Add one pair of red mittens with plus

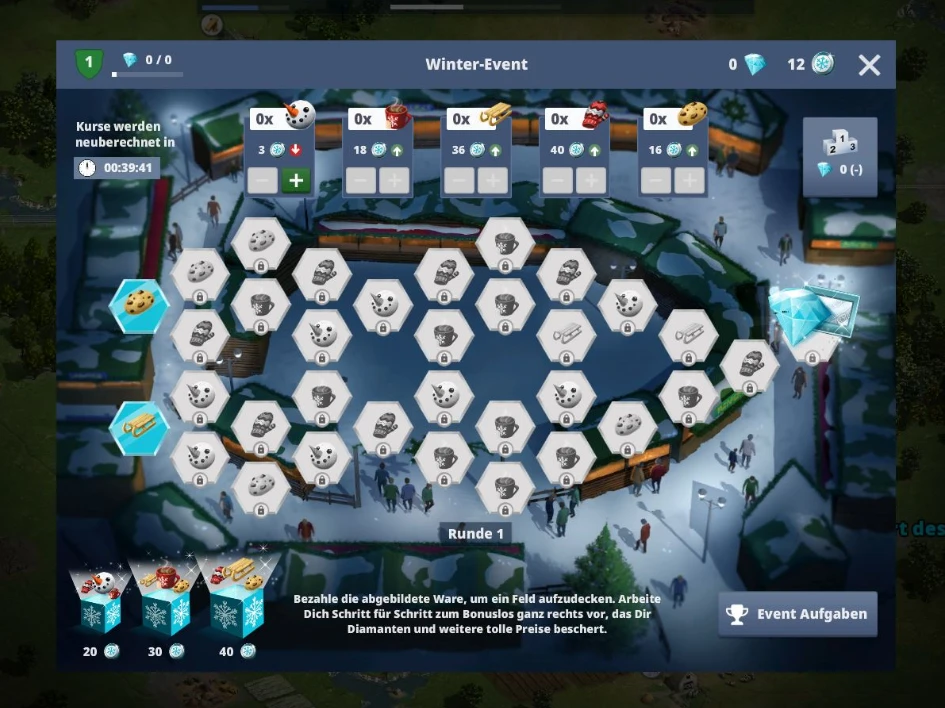coord(590,181)
